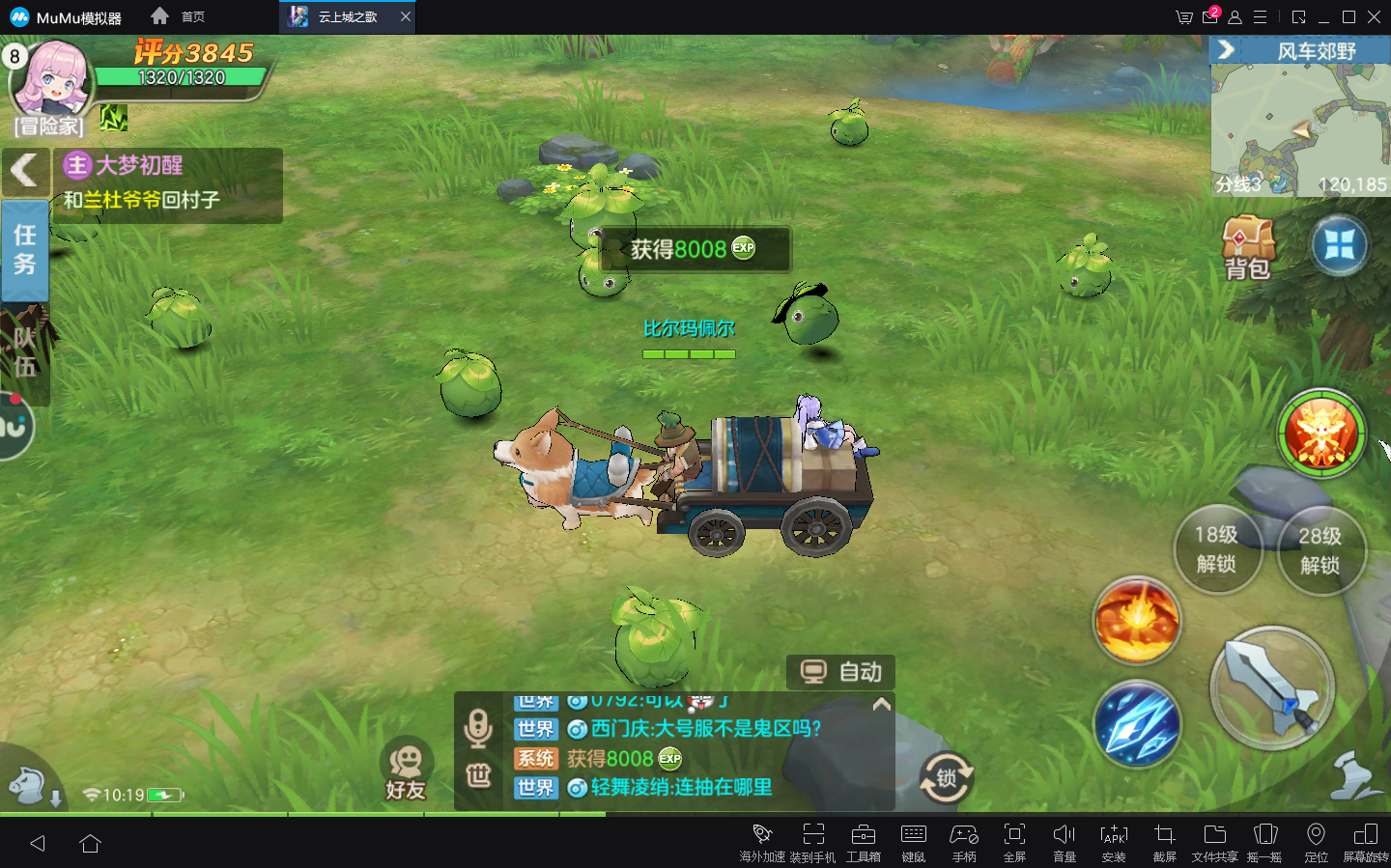
Task: Close the 云上城之歌 emulator tab
Action: [406, 16]
